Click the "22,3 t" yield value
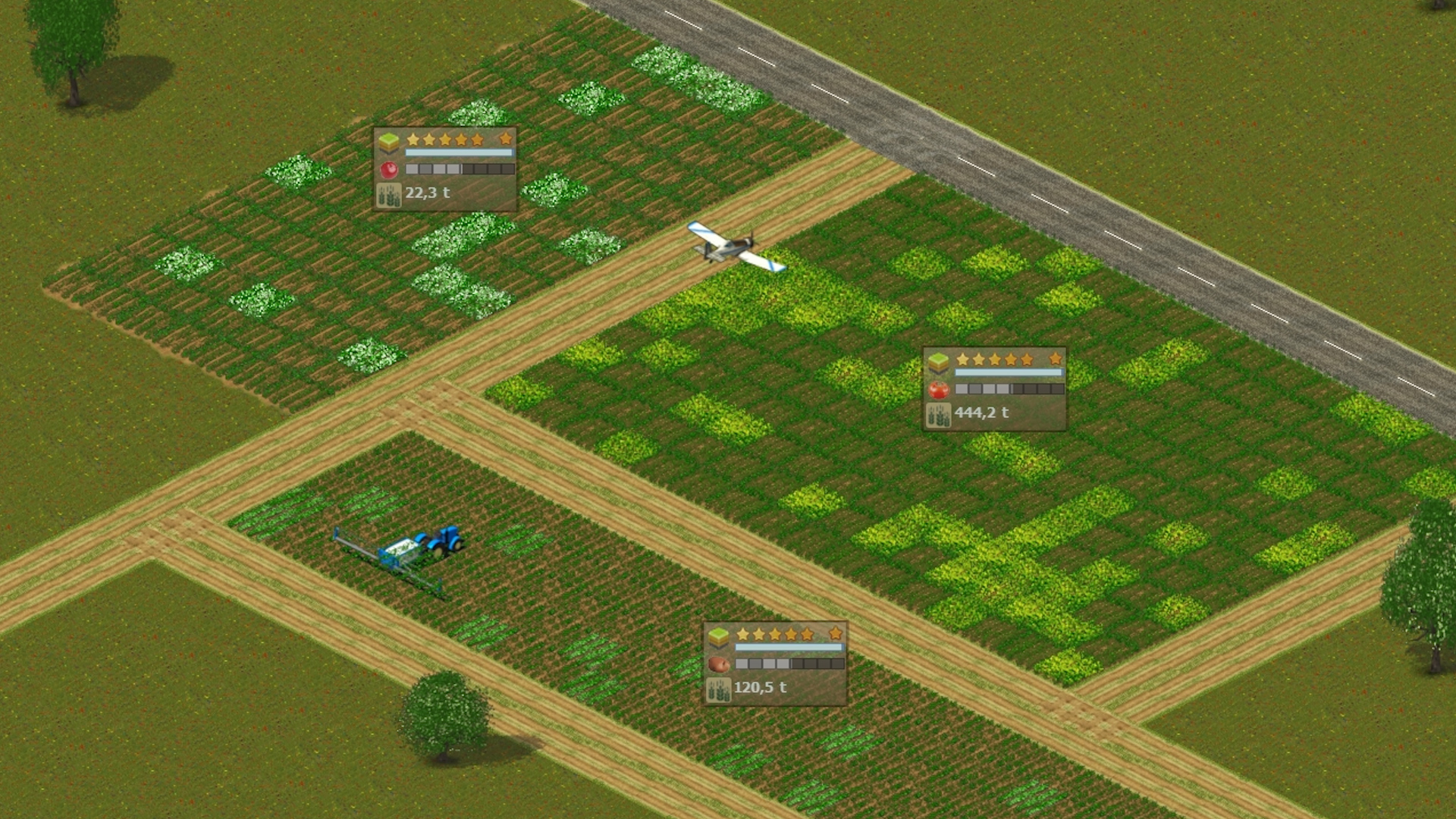The width and height of the screenshot is (1456, 819). click(428, 193)
